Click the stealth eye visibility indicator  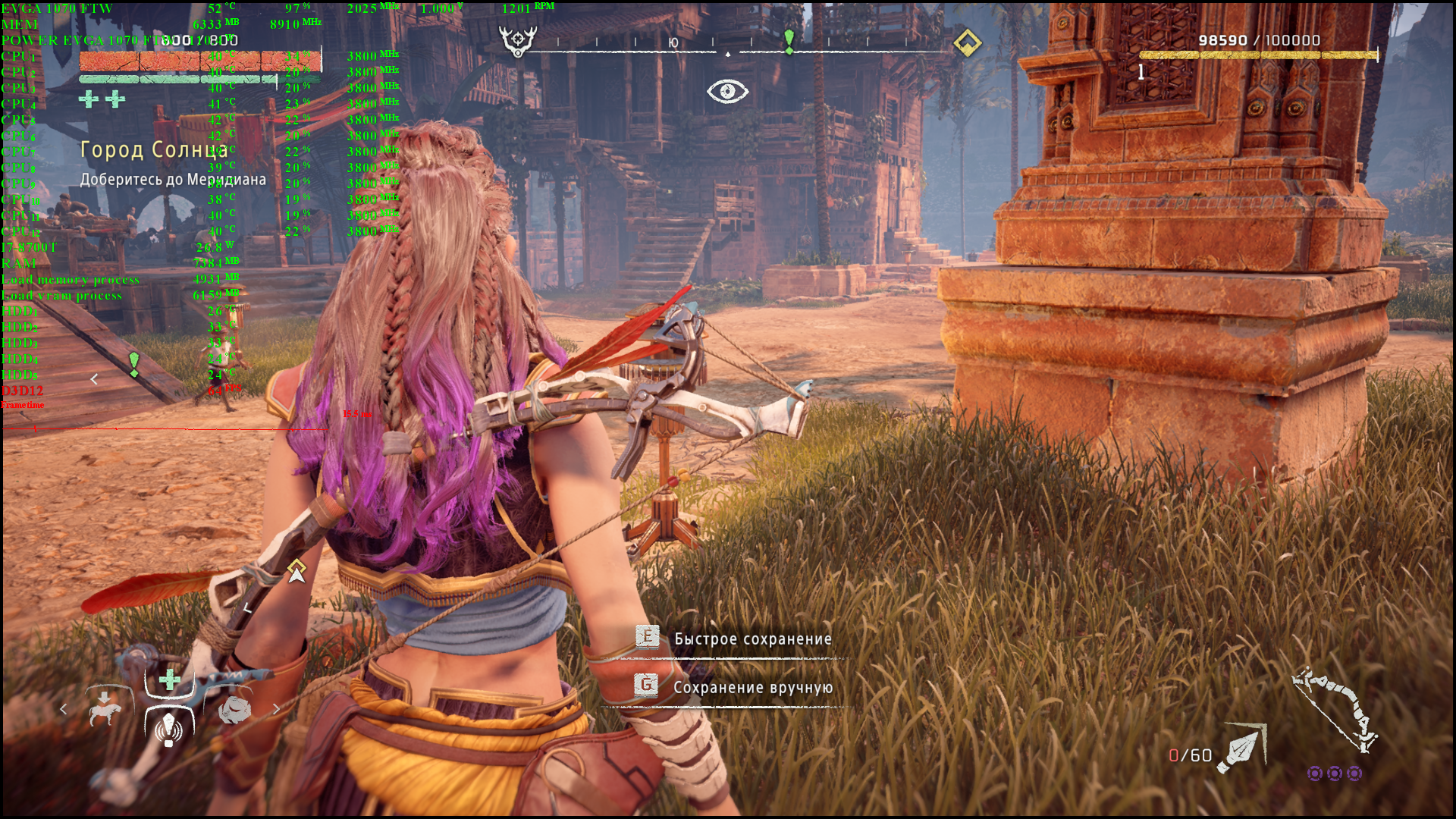(727, 92)
